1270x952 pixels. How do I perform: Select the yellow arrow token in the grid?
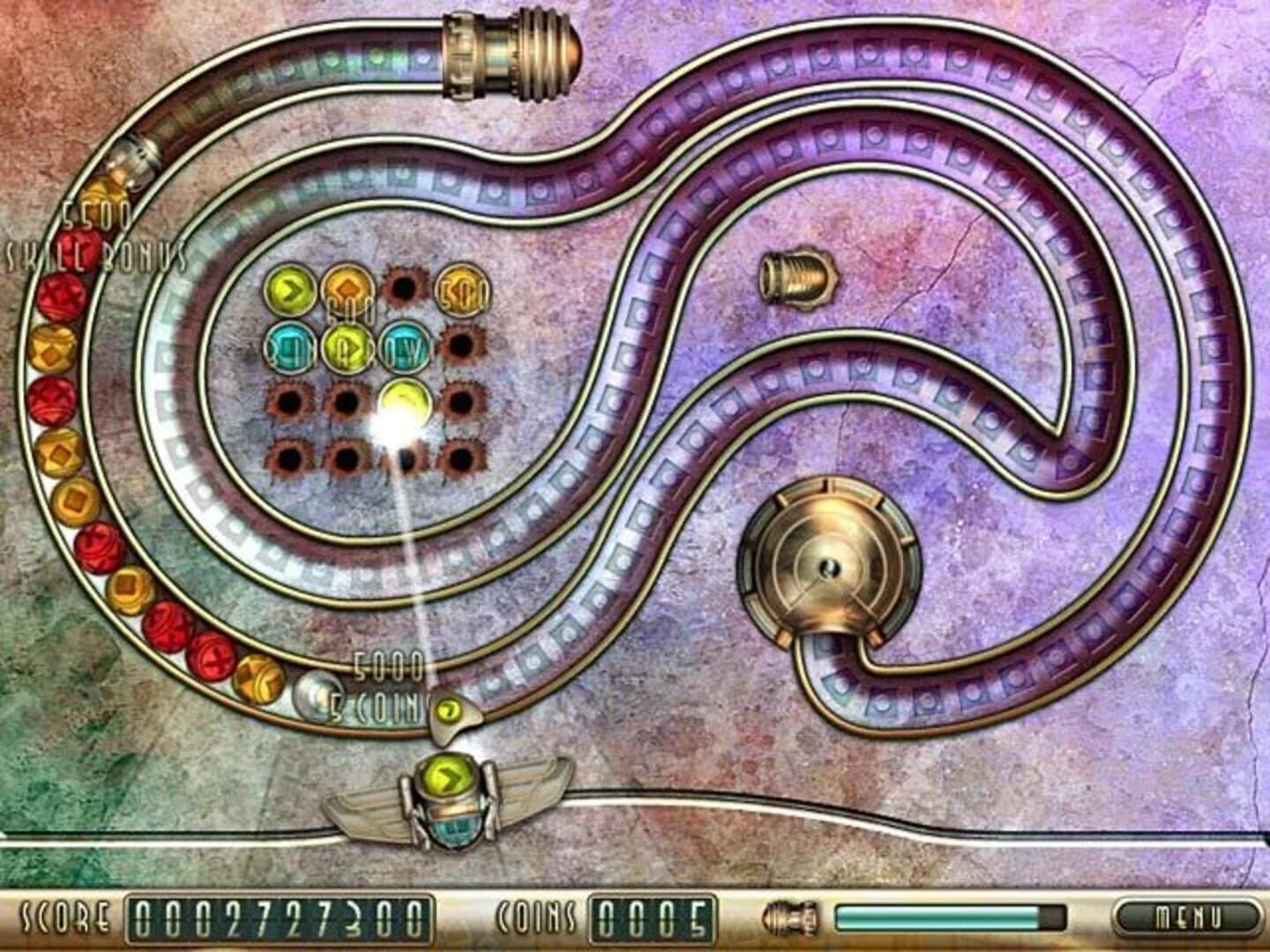[288, 288]
